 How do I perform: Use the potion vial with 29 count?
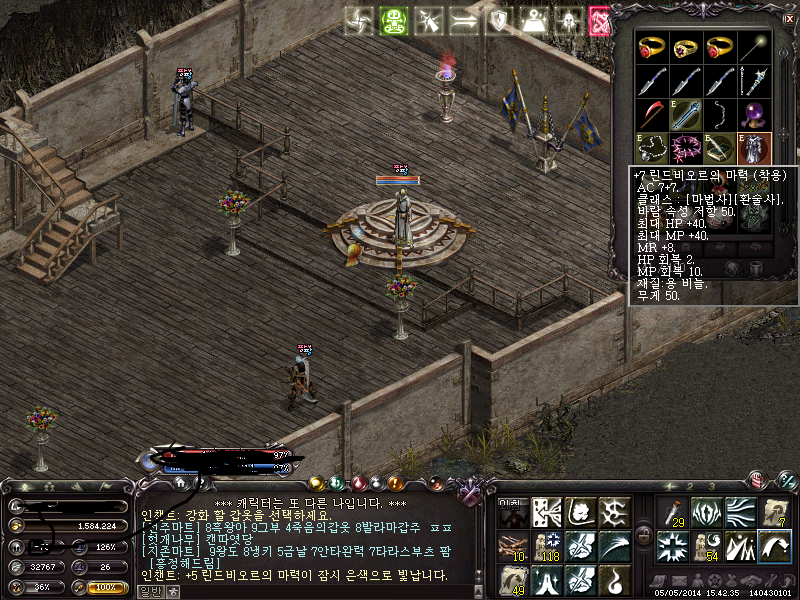(672, 514)
